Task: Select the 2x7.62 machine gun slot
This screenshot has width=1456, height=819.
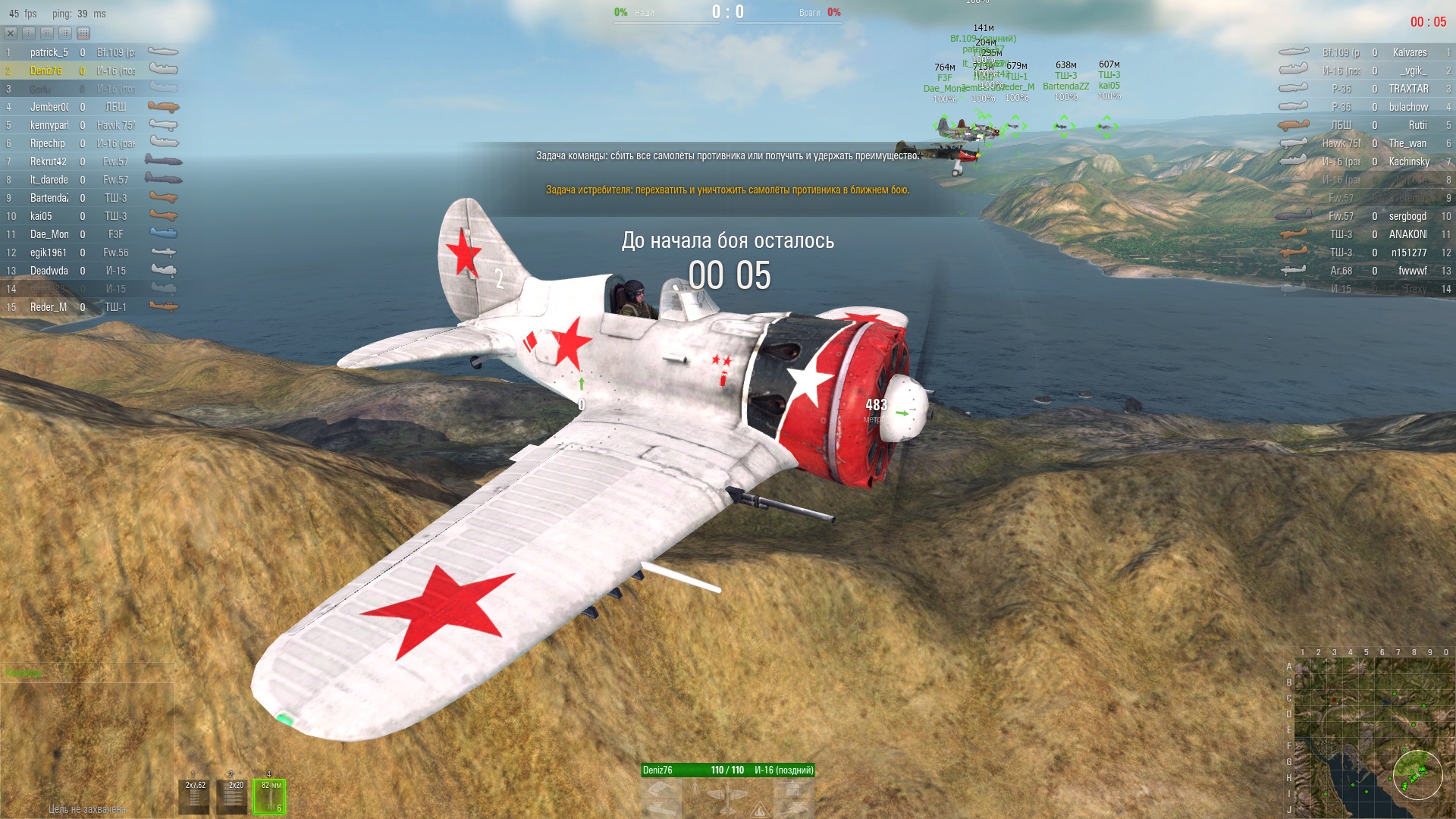Action: (x=196, y=796)
